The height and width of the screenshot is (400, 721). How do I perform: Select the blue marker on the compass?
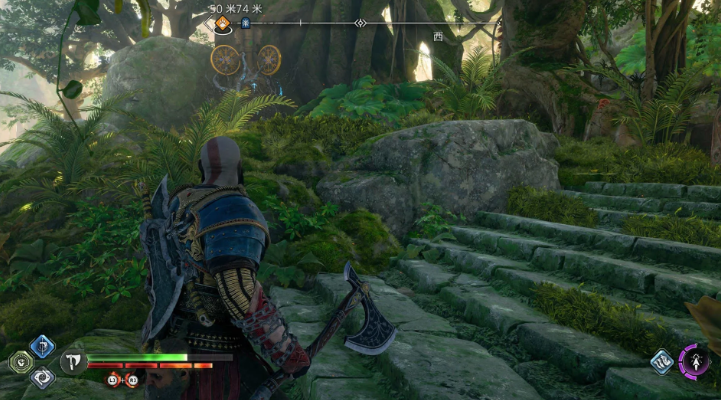point(245,22)
